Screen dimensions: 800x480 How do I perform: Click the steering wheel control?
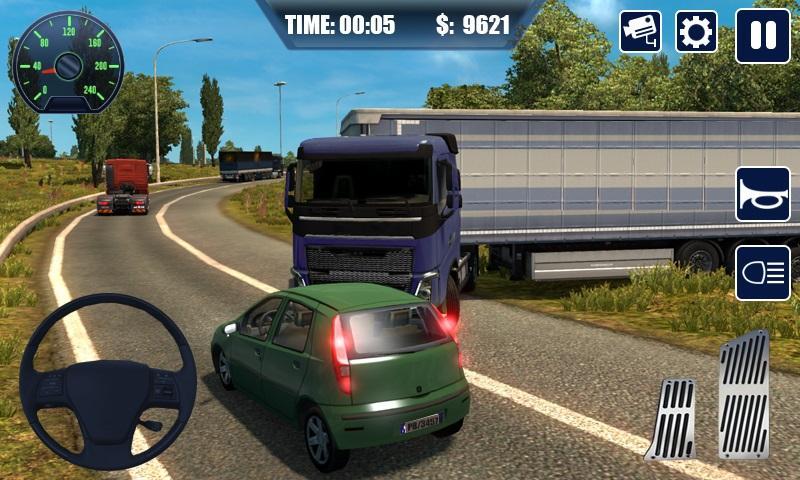[107, 382]
